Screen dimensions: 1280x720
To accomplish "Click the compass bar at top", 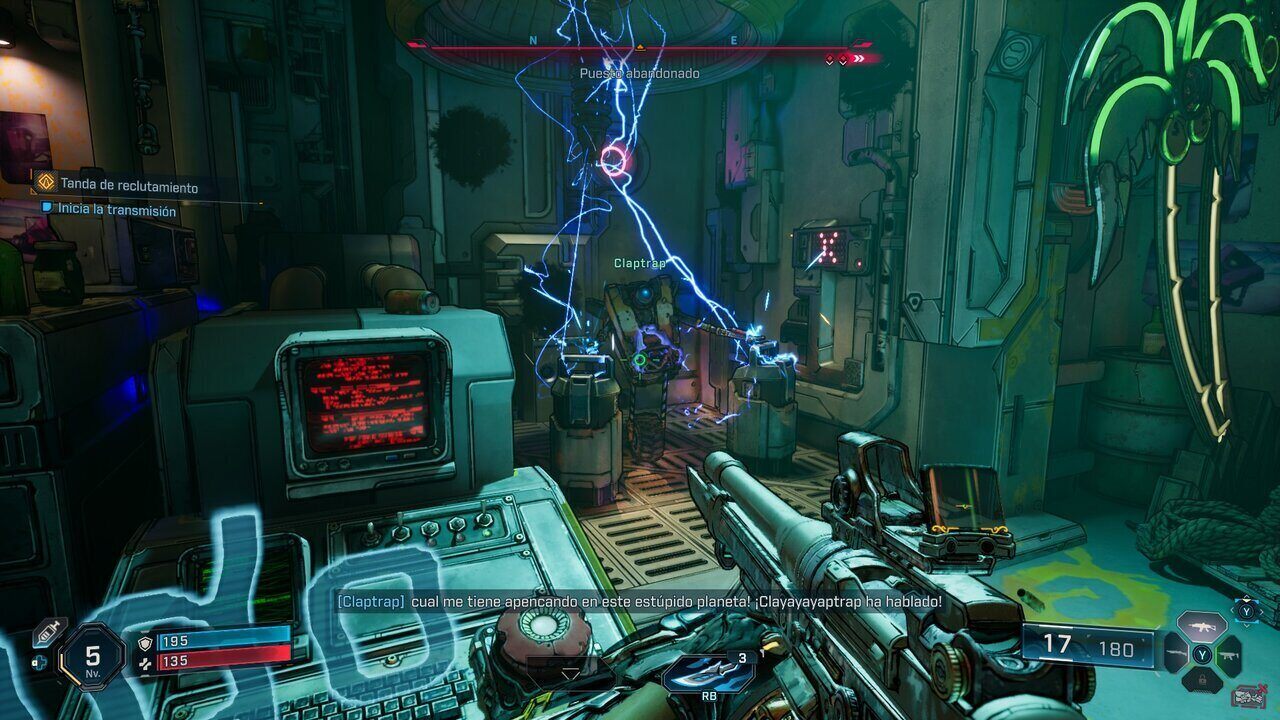I will tap(640, 46).
